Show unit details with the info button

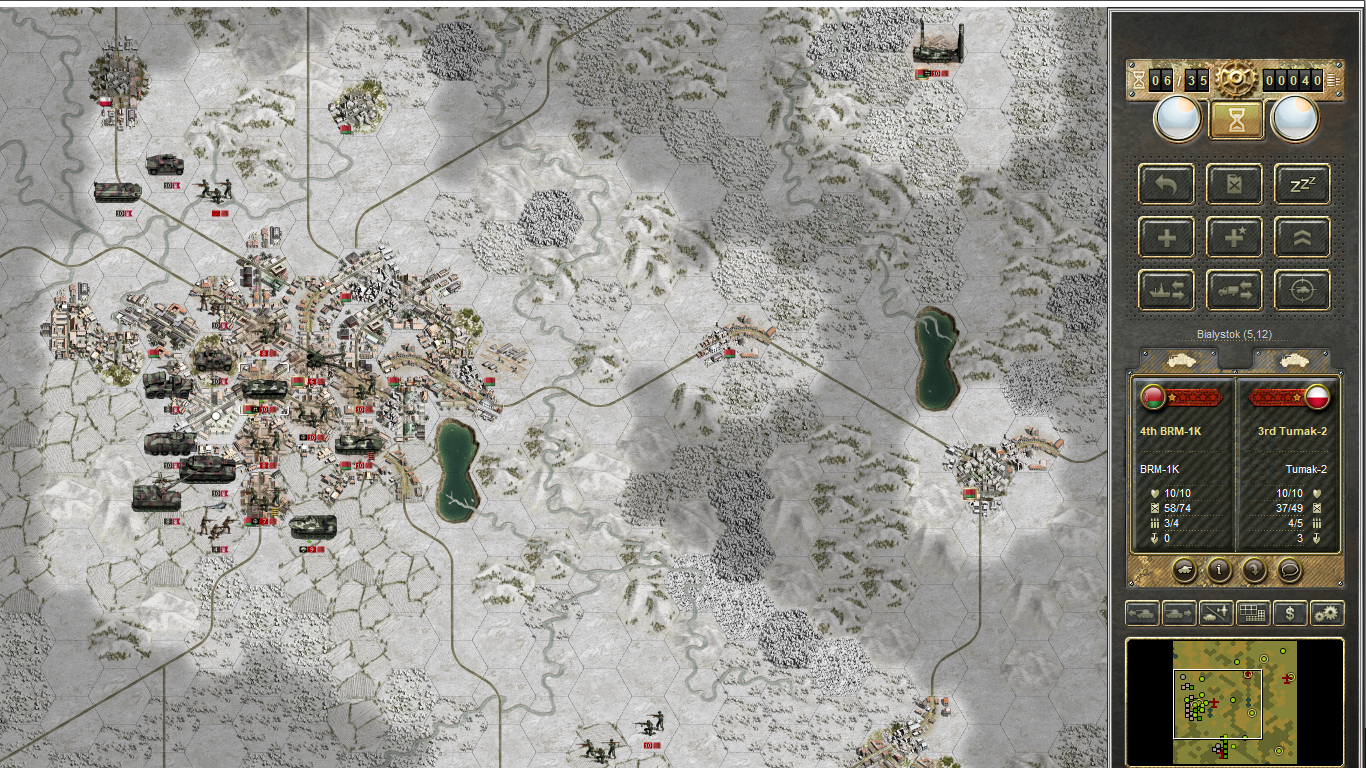pos(1219,570)
